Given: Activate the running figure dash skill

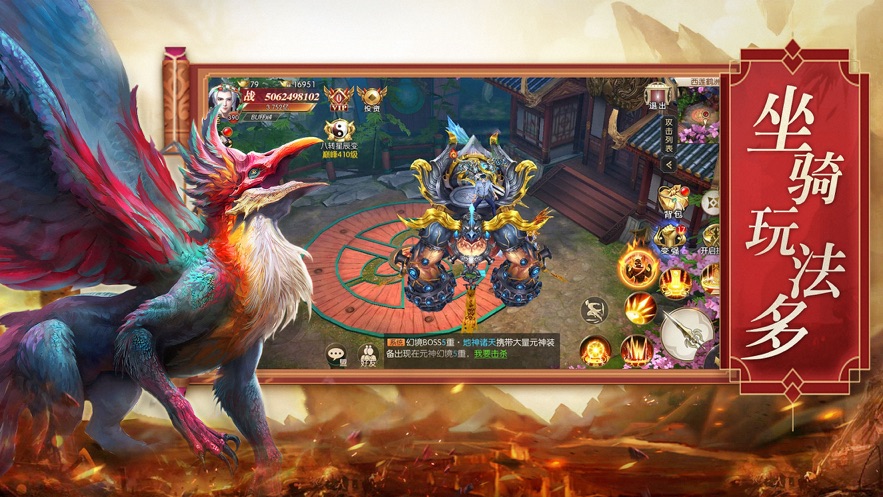Looking at the screenshot, I should 594,310.
